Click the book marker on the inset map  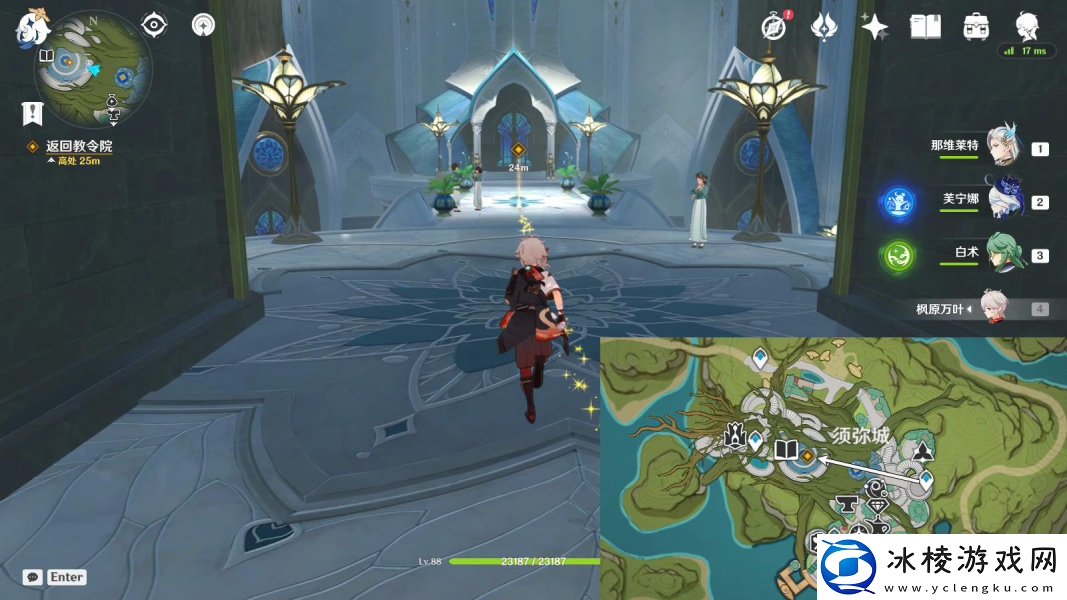(786, 450)
